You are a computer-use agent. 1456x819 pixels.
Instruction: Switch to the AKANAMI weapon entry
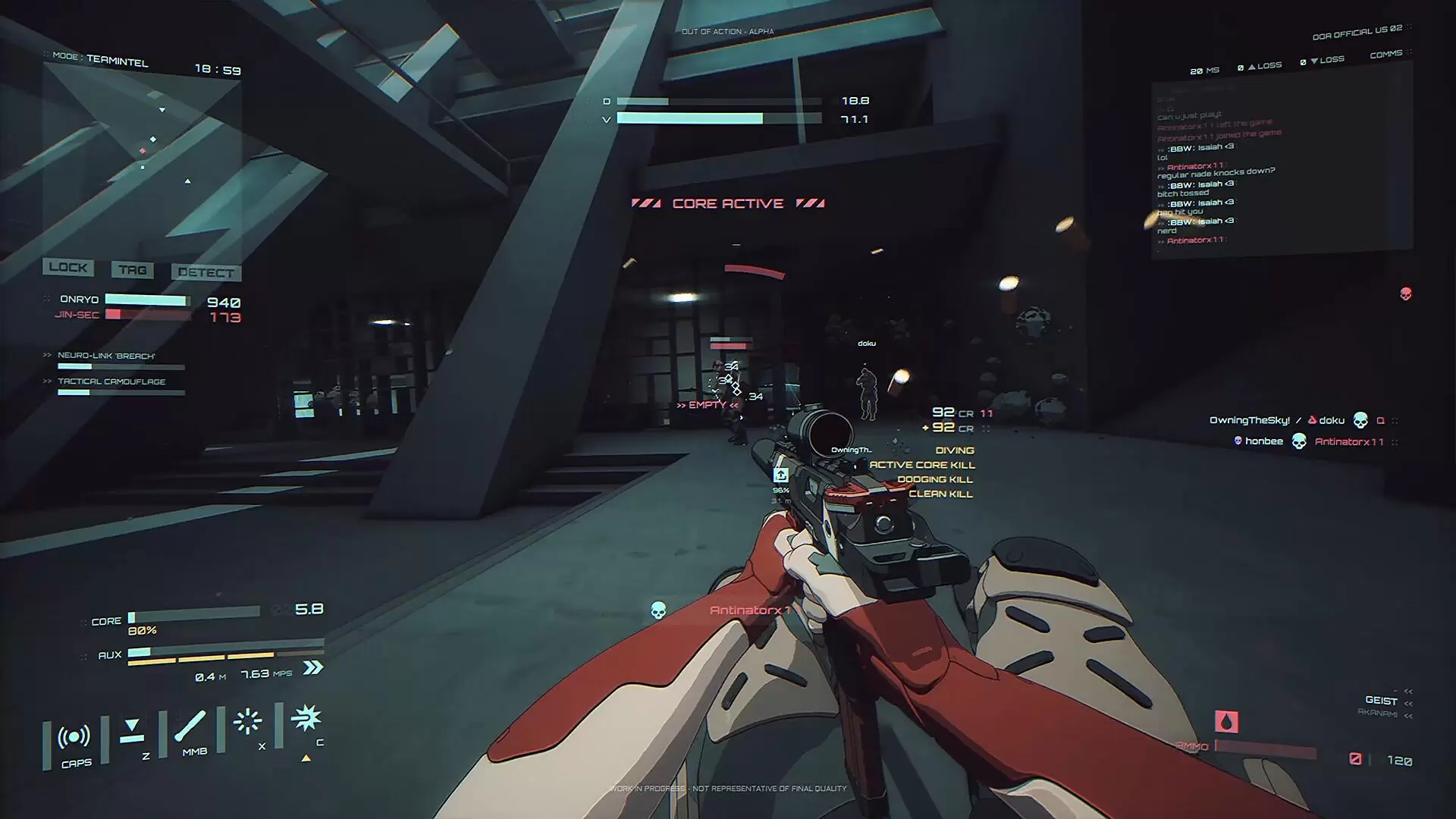(1377, 713)
